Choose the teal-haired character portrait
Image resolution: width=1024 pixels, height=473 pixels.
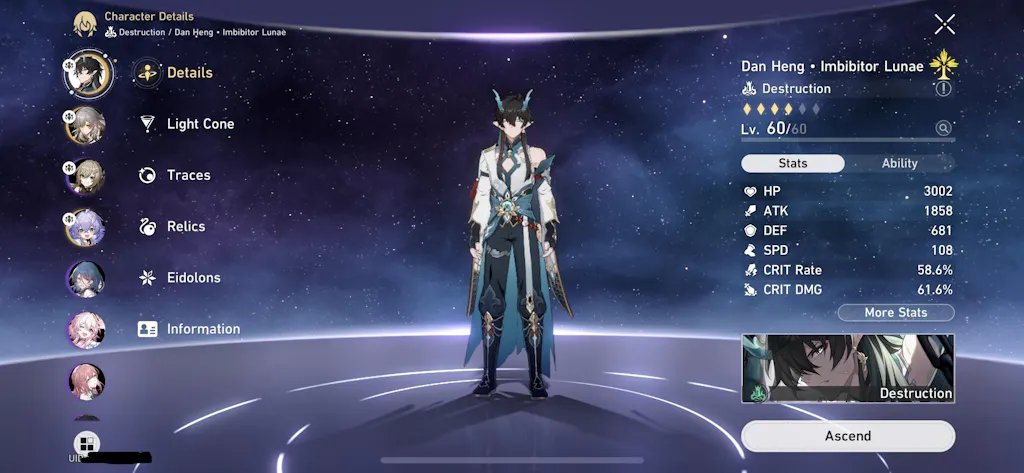tap(86, 278)
